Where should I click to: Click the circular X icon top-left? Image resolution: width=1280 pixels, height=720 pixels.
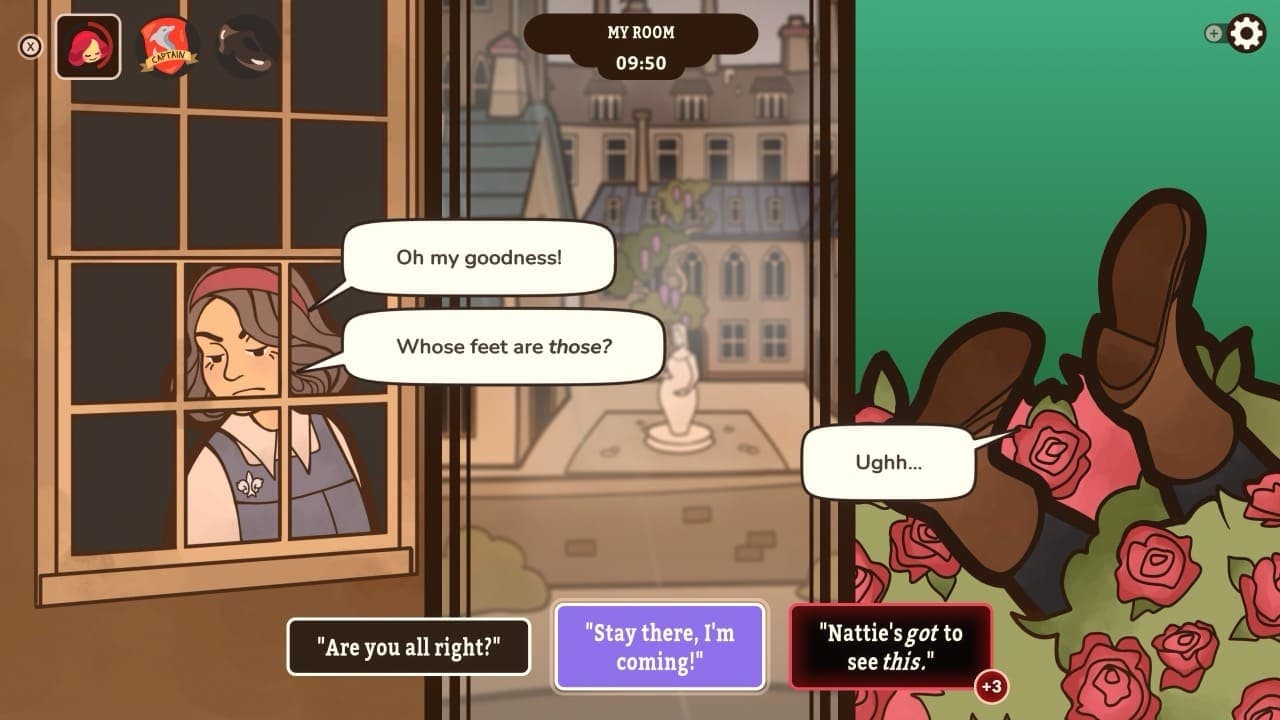[x=31, y=45]
